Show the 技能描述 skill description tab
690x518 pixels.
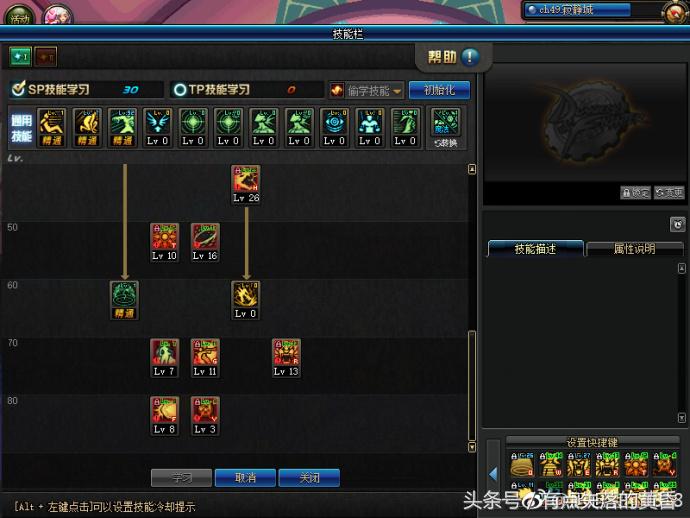click(x=535, y=249)
